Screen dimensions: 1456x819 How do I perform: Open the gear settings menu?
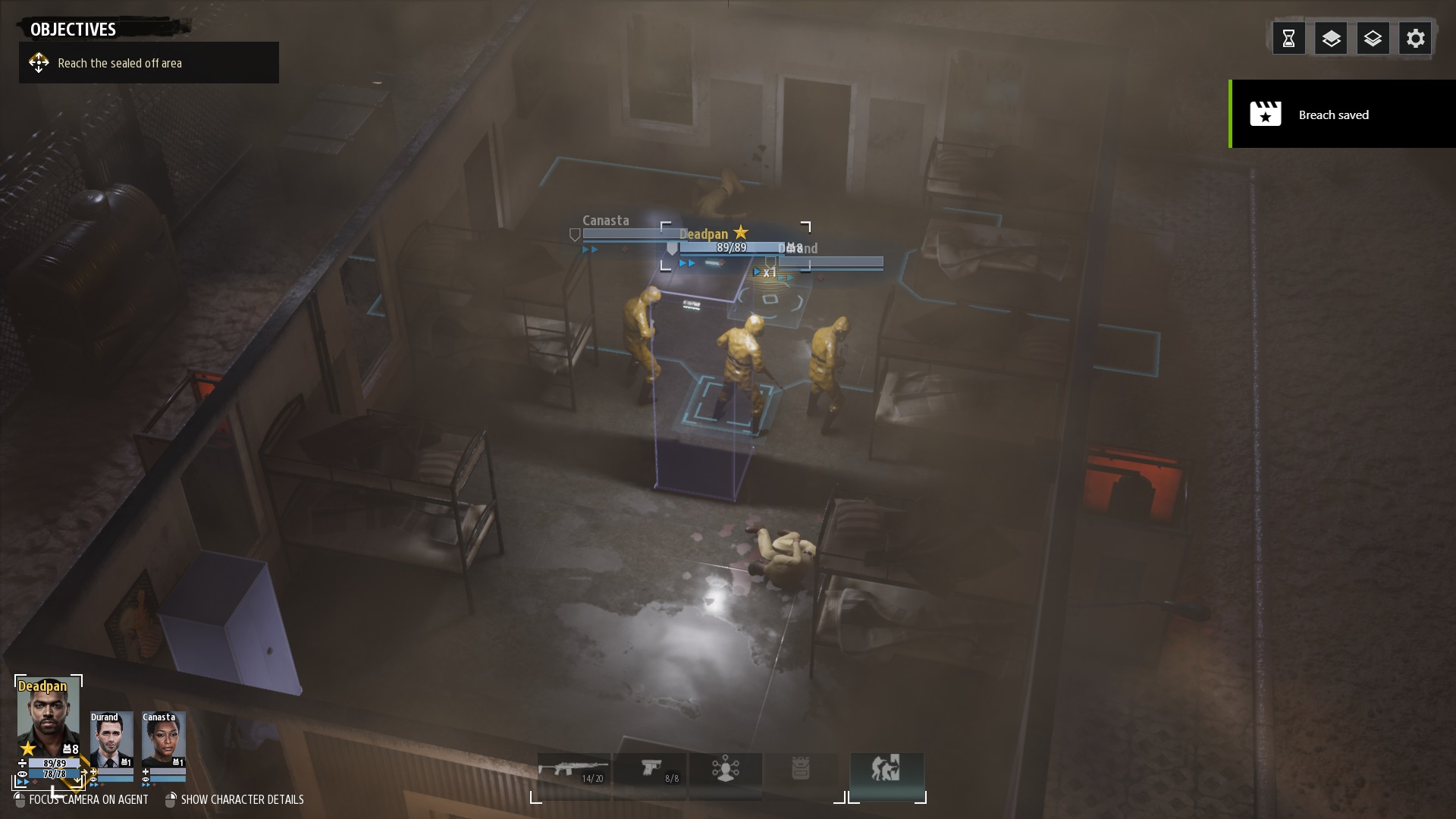click(x=1415, y=39)
